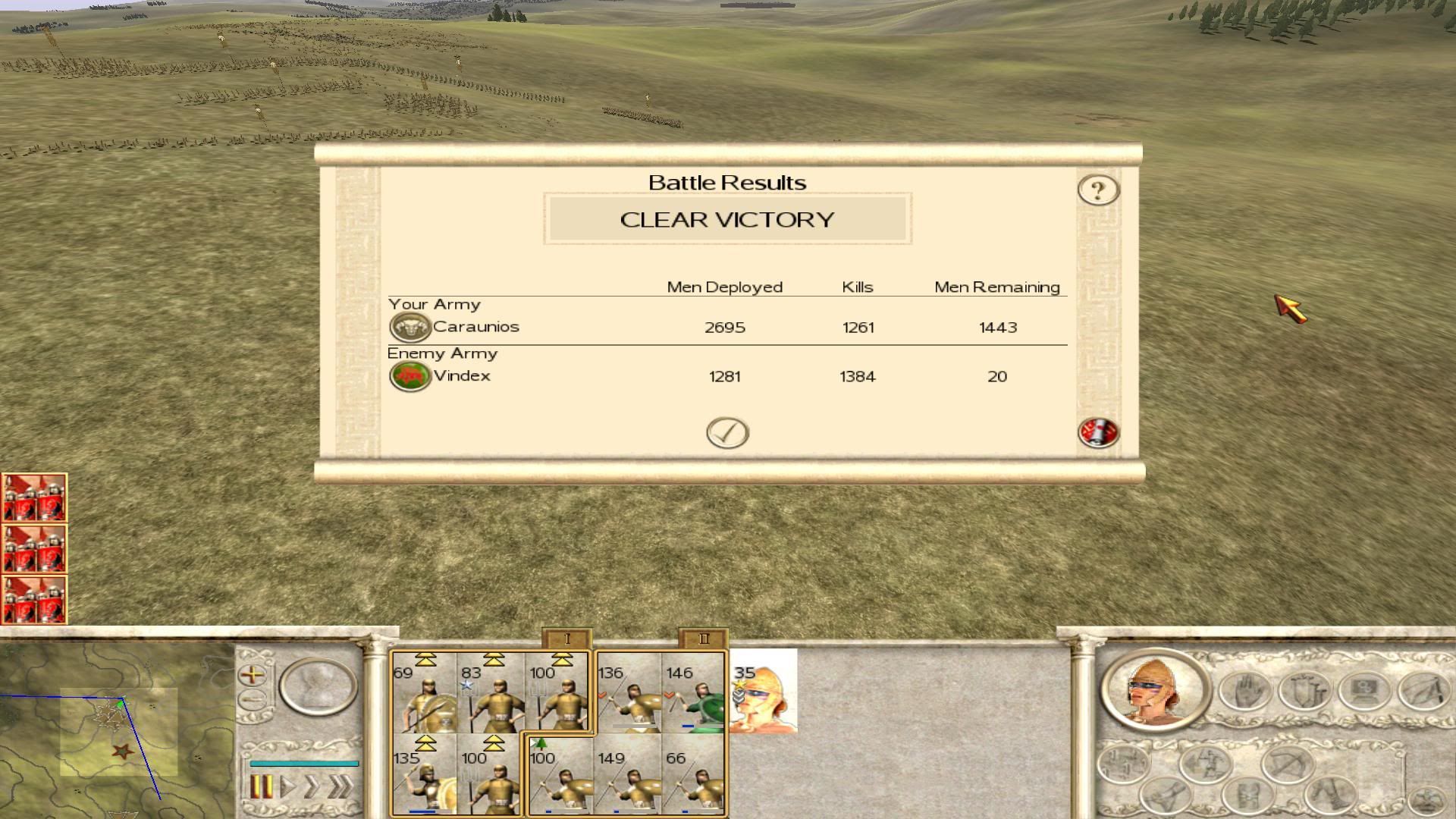Click the general's portrait in the right panel
The height and width of the screenshot is (819, 1456).
coord(1155,690)
